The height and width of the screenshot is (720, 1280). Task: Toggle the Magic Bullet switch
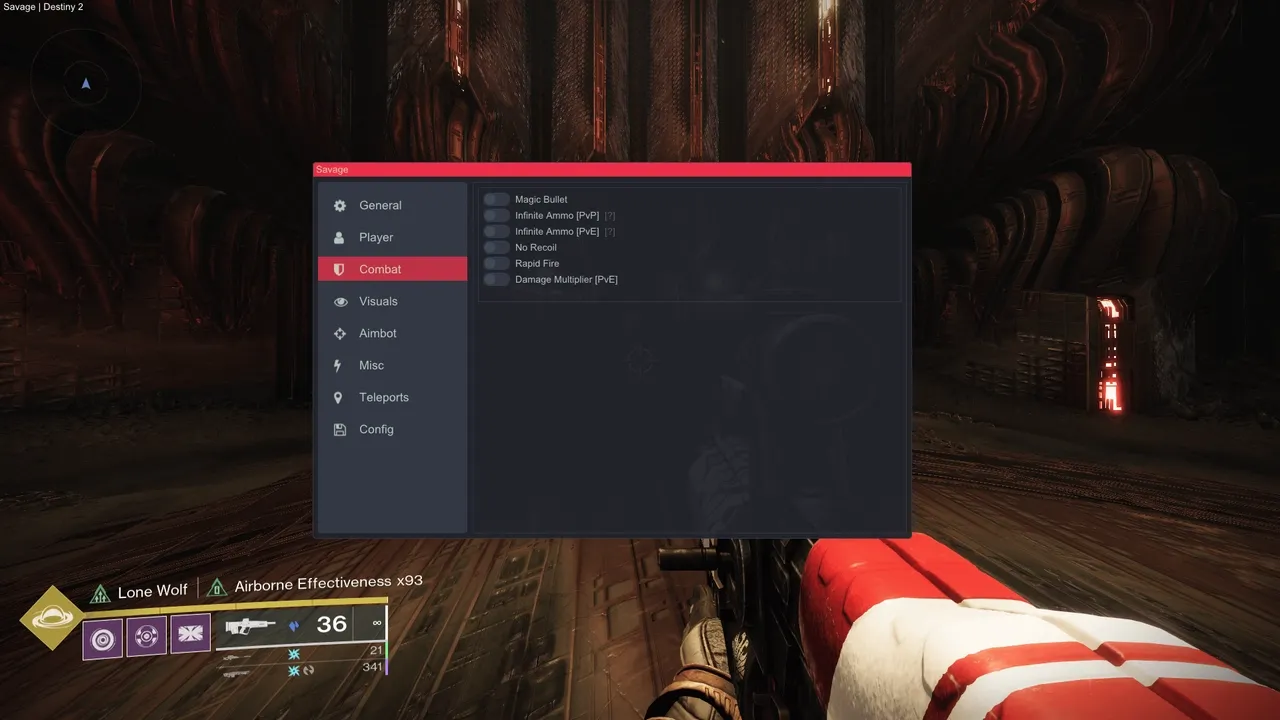coord(496,200)
